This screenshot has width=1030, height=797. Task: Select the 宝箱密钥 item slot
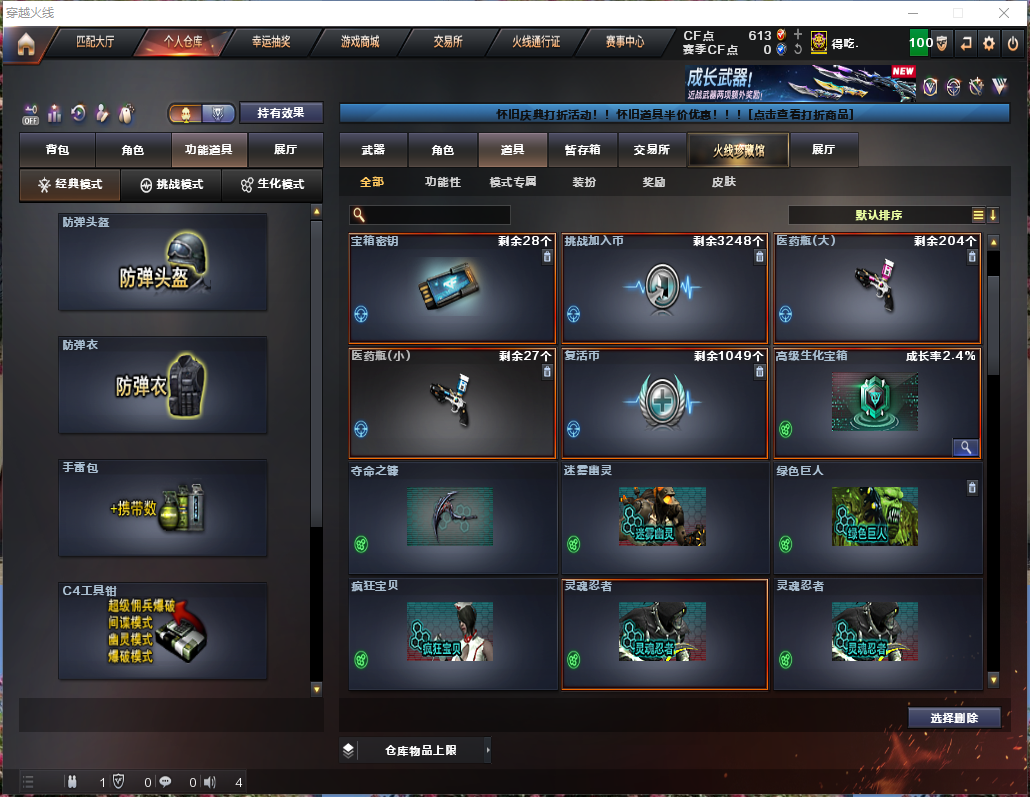tap(452, 288)
